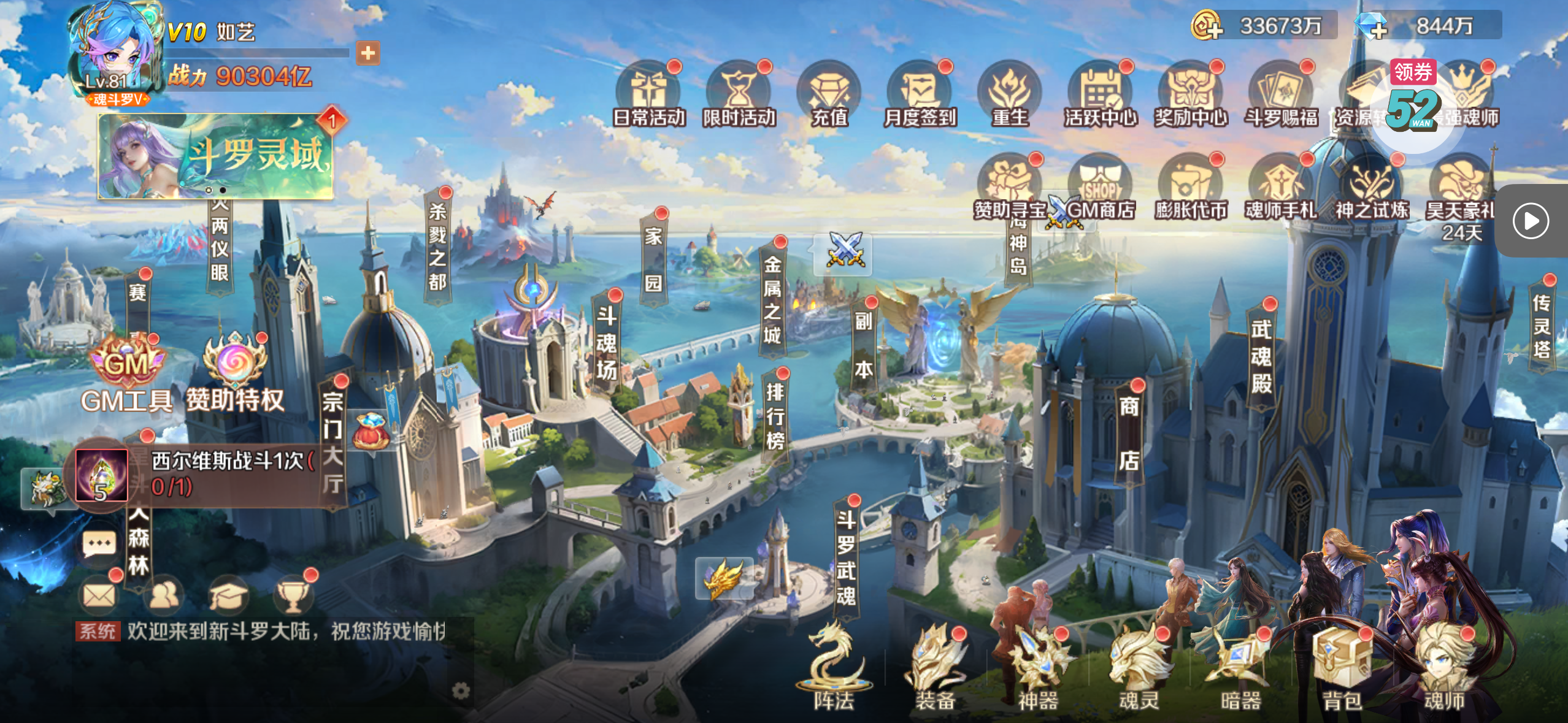Open the 装备 equipment menu
Image resolution: width=1568 pixels, height=723 pixels.
pyautogui.click(x=935, y=668)
